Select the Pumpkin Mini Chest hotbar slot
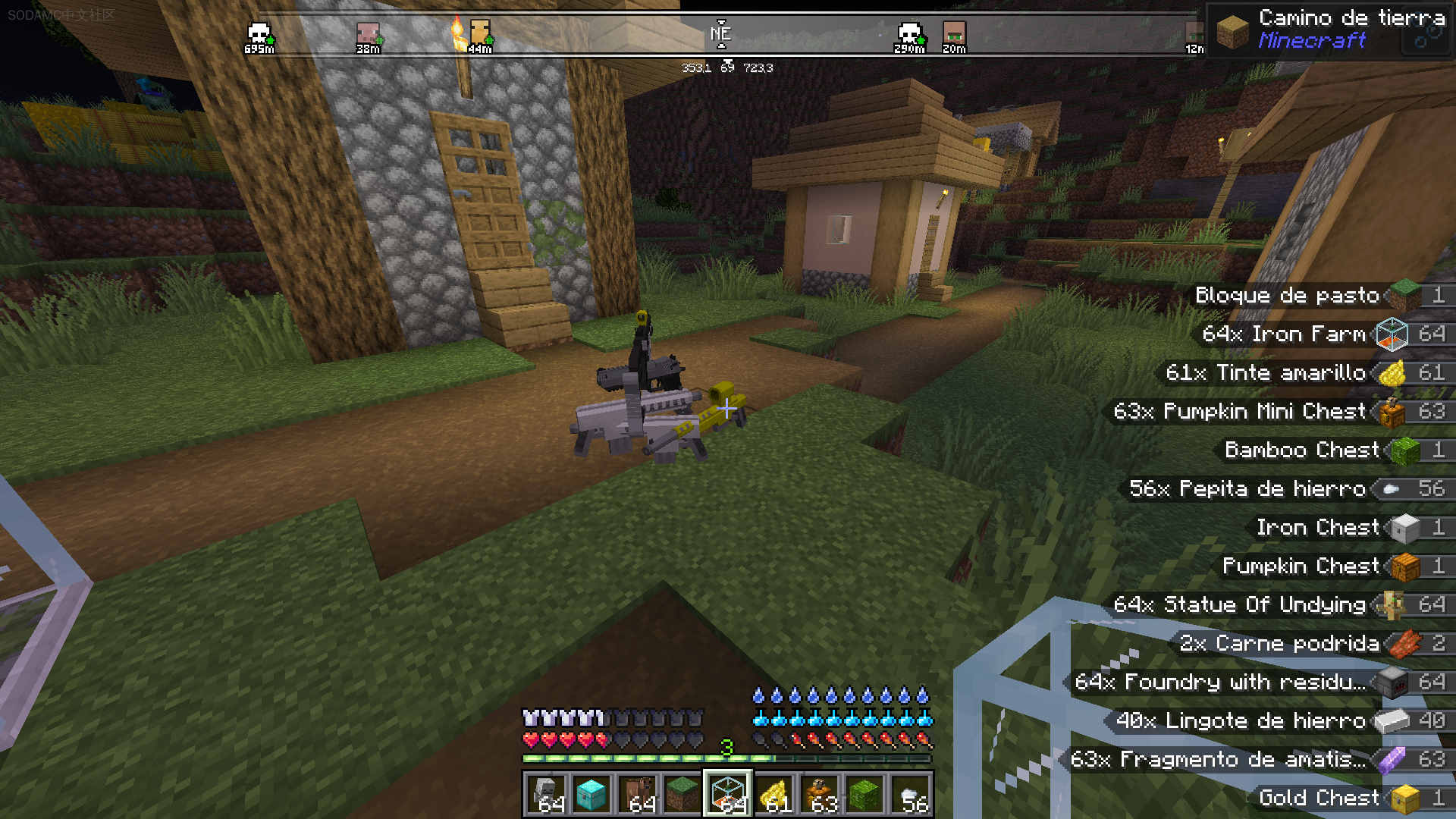Viewport: 1456px width, 819px height. click(820, 794)
